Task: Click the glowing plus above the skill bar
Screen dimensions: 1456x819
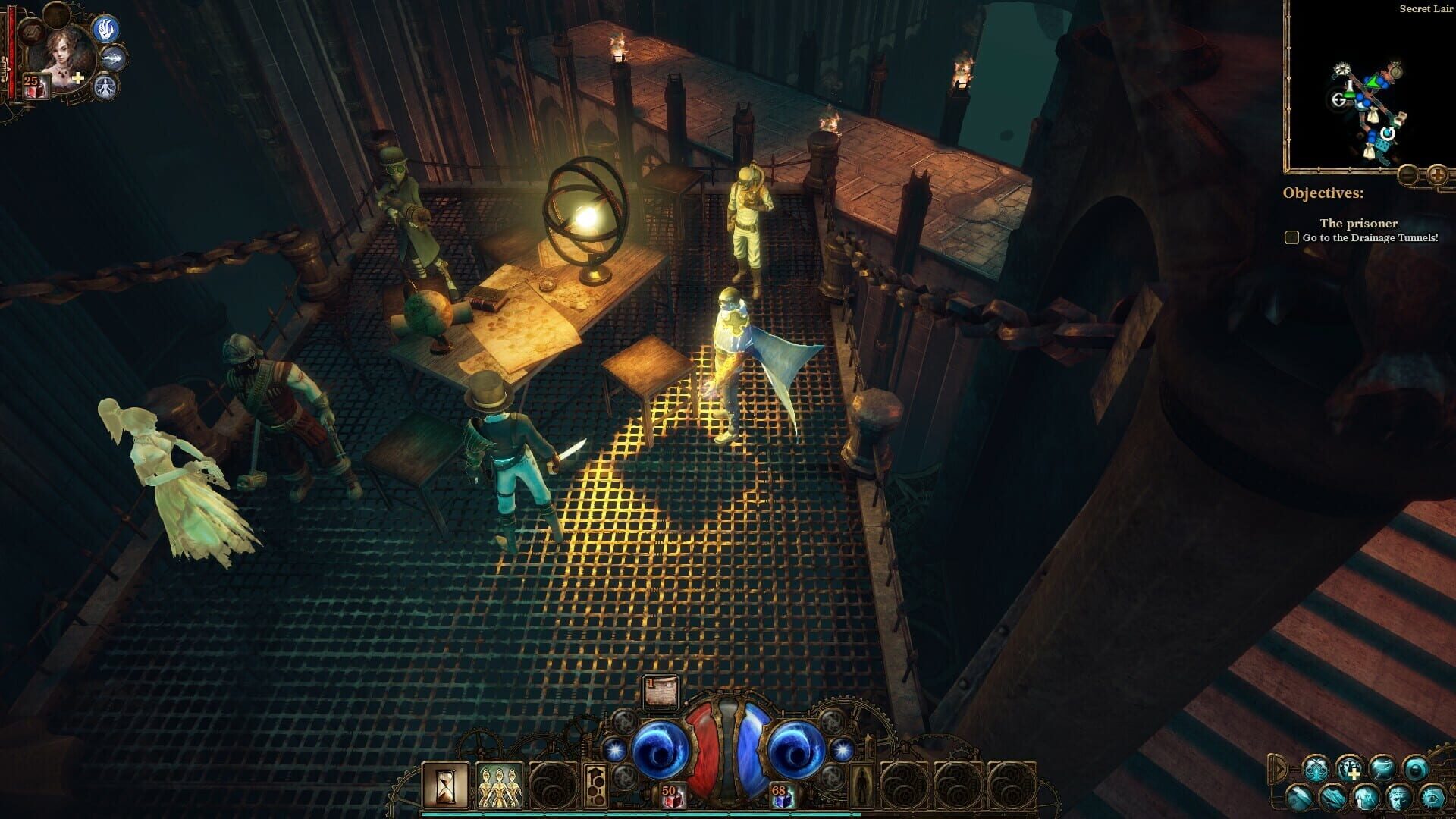Action: point(1354,773)
